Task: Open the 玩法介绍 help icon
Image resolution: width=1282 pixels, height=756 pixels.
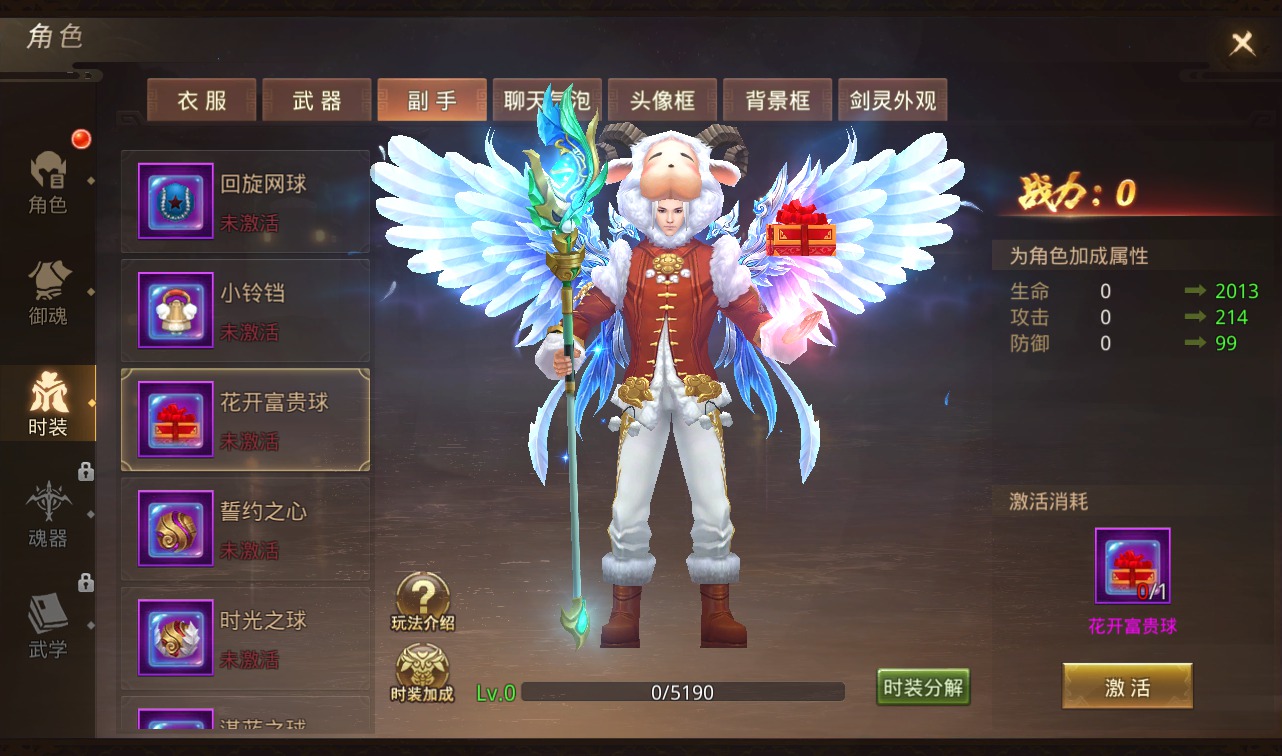Action: click(422, 602)
